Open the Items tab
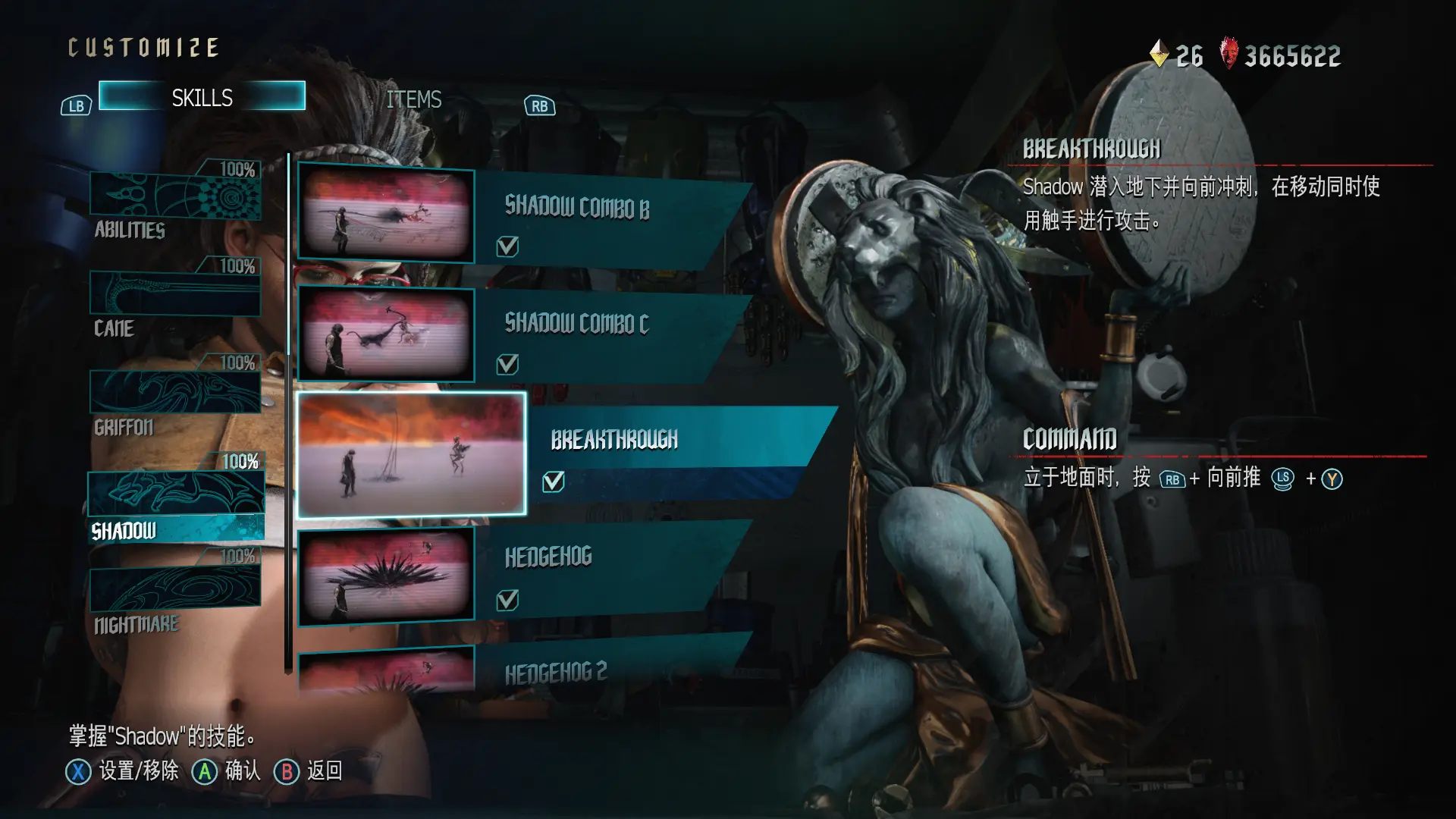 [413, 99]
